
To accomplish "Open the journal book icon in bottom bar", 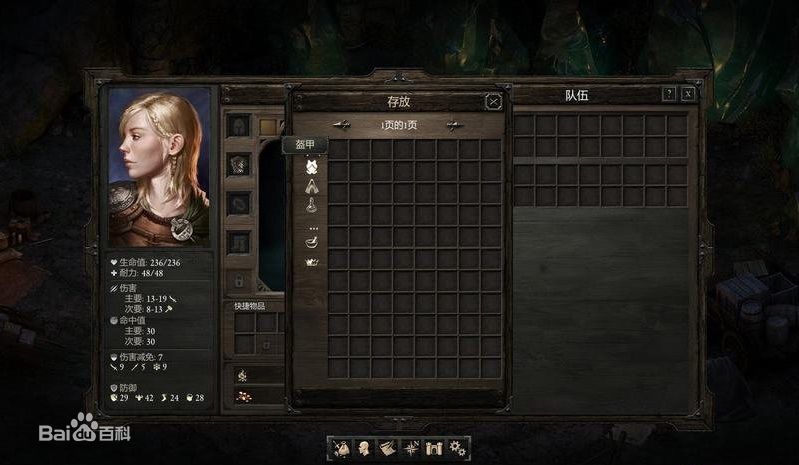I will pyautogui.click(x=387, y=447).
